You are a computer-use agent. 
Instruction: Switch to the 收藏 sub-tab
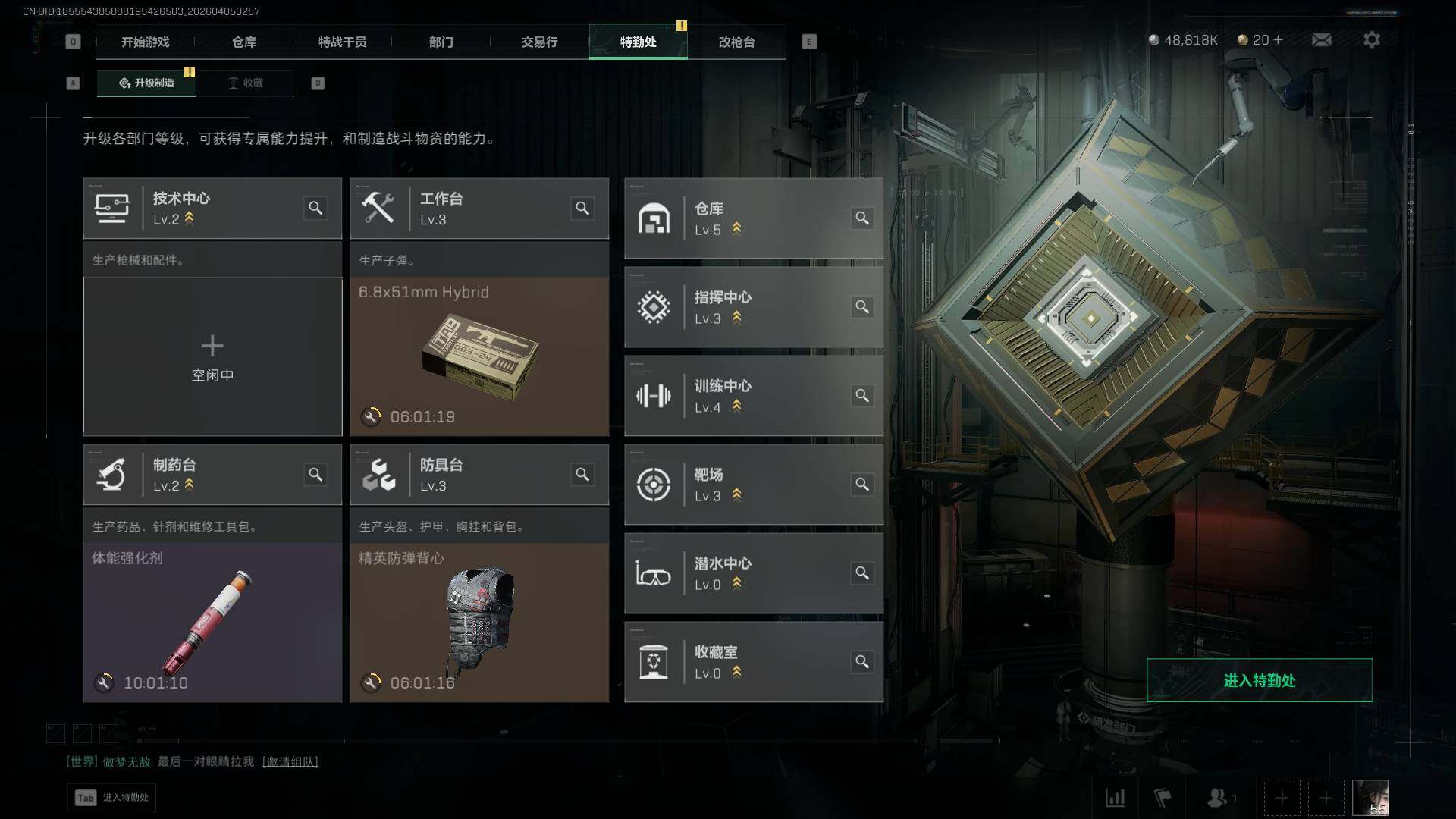coord(245,83)
